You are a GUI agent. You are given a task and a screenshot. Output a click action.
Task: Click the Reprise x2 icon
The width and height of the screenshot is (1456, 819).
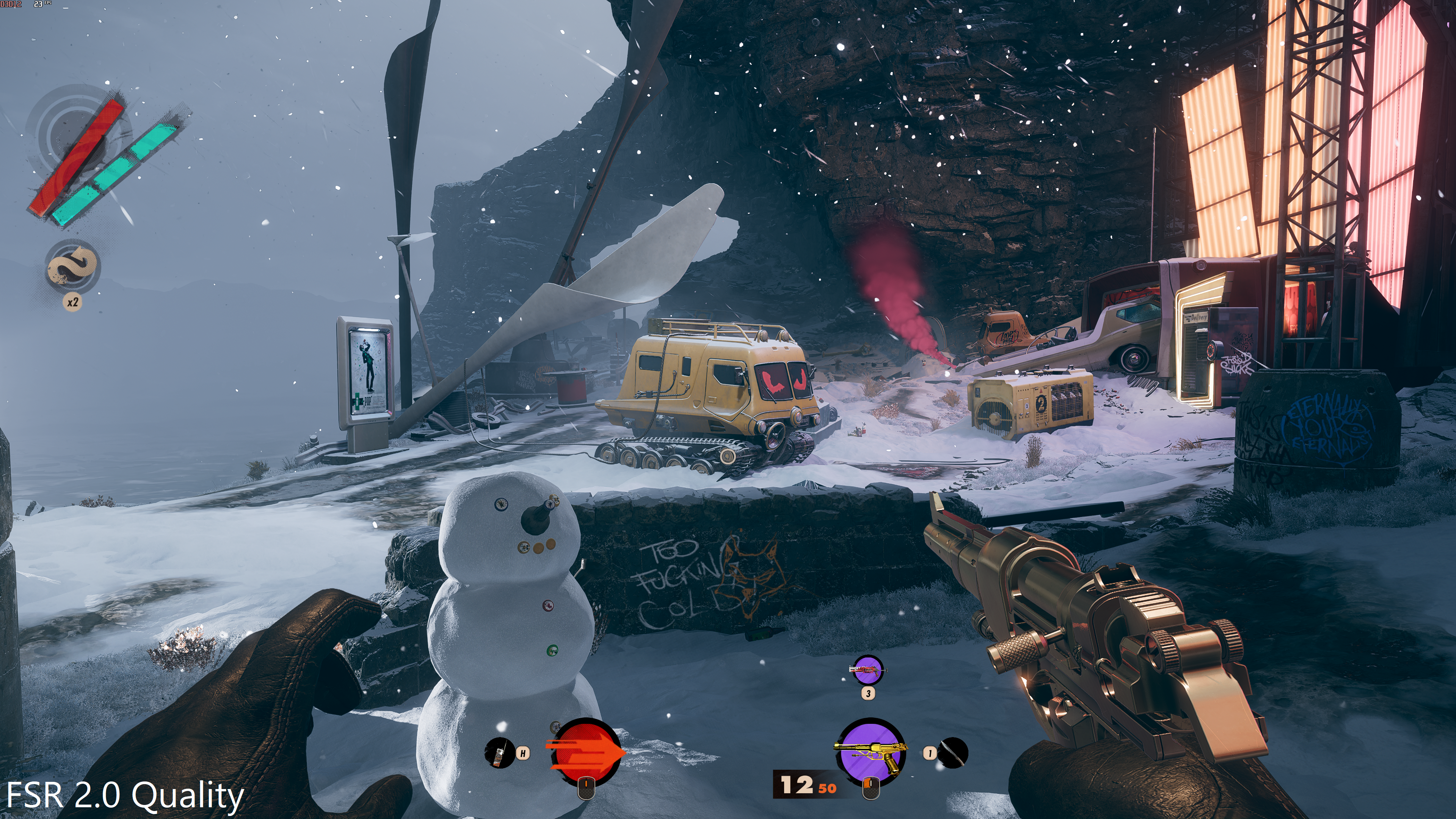[73, 266]
